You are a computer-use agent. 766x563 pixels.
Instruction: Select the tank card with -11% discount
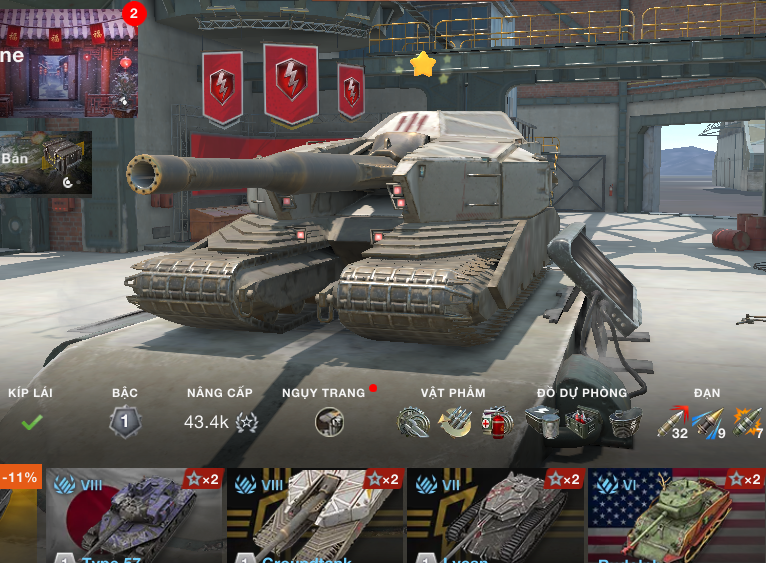coord(19,516)
